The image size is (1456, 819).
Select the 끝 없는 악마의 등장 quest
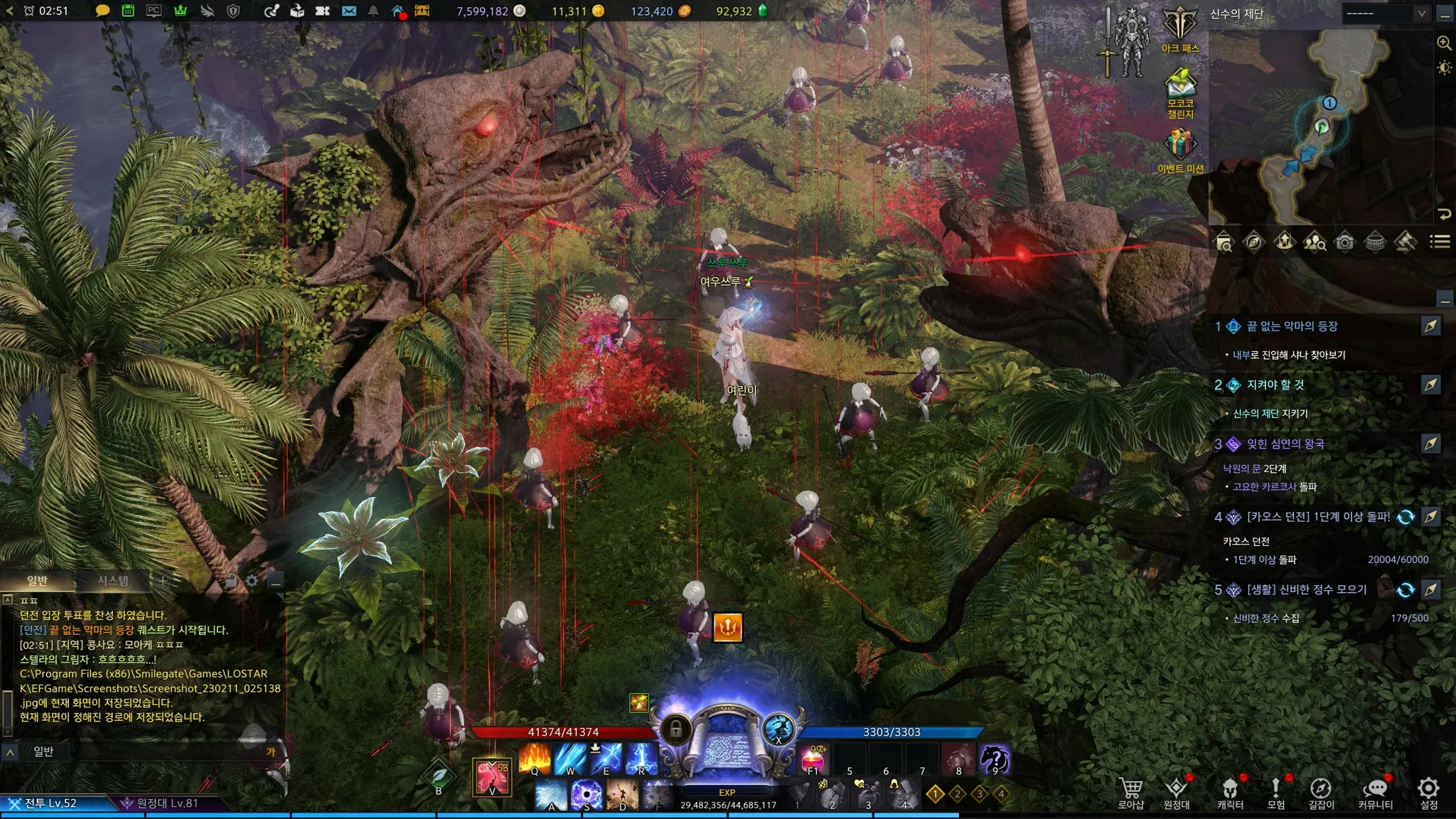(x=1292, y=326)
